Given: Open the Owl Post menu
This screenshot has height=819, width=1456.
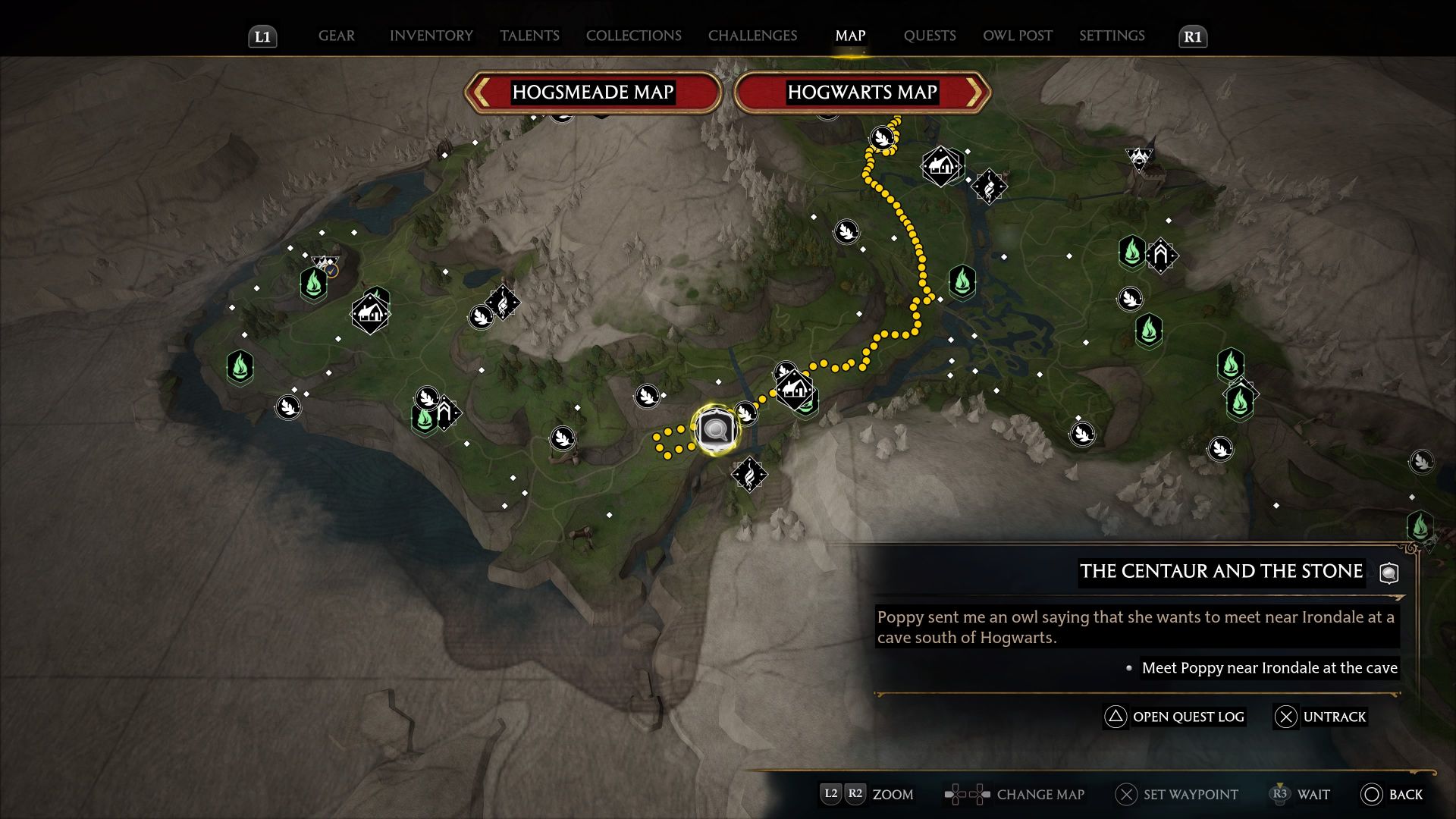Looking at the screenshot, I should tap(1017, 36).
